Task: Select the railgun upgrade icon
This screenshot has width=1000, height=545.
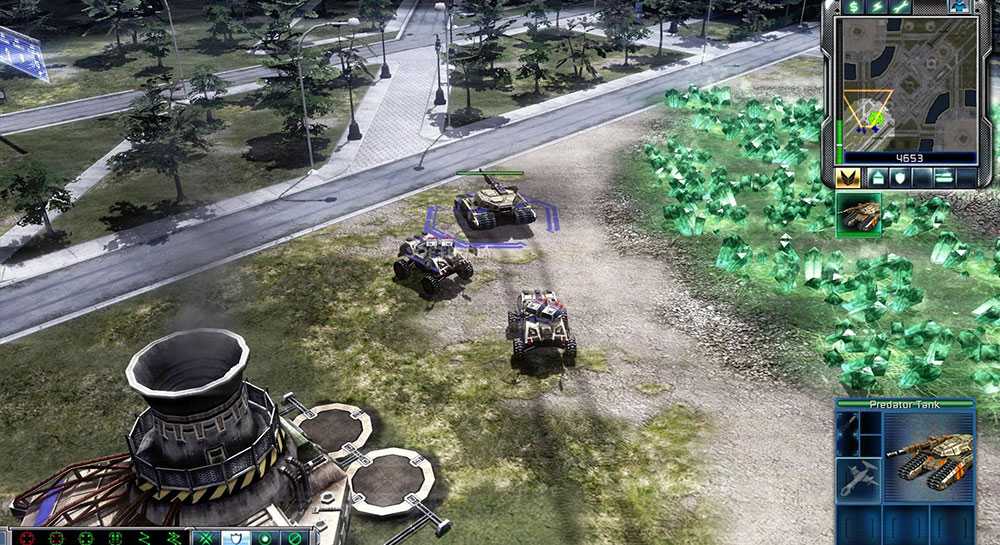Action: (x=848, y=433)
